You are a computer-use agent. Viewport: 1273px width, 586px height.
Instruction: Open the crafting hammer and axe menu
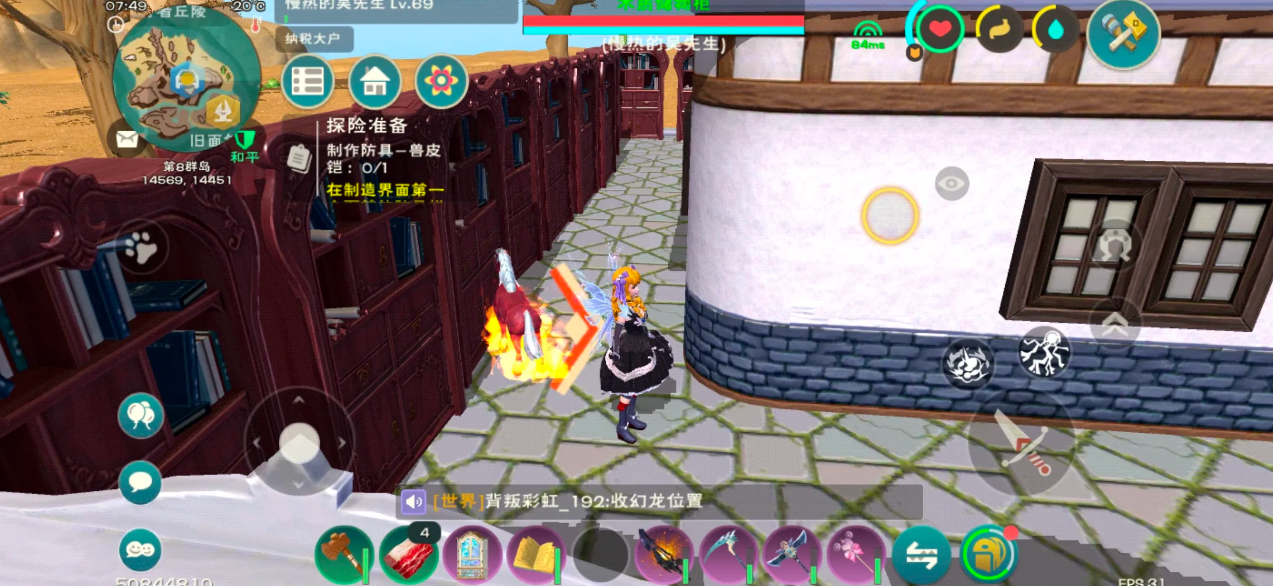[x=1123, y=32]
